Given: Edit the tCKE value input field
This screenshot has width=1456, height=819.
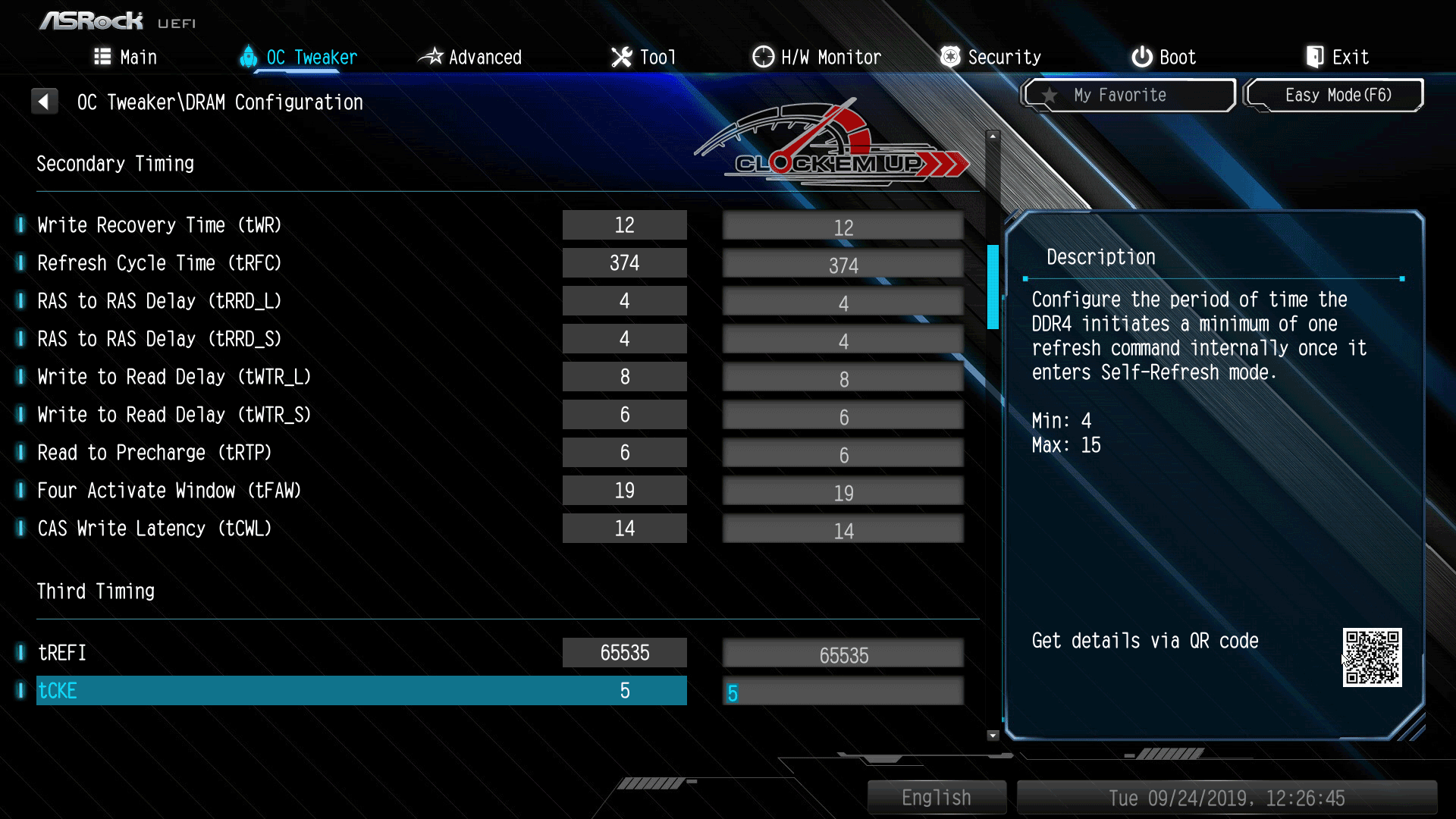Looking at the screenshot, I should (843, 692).
